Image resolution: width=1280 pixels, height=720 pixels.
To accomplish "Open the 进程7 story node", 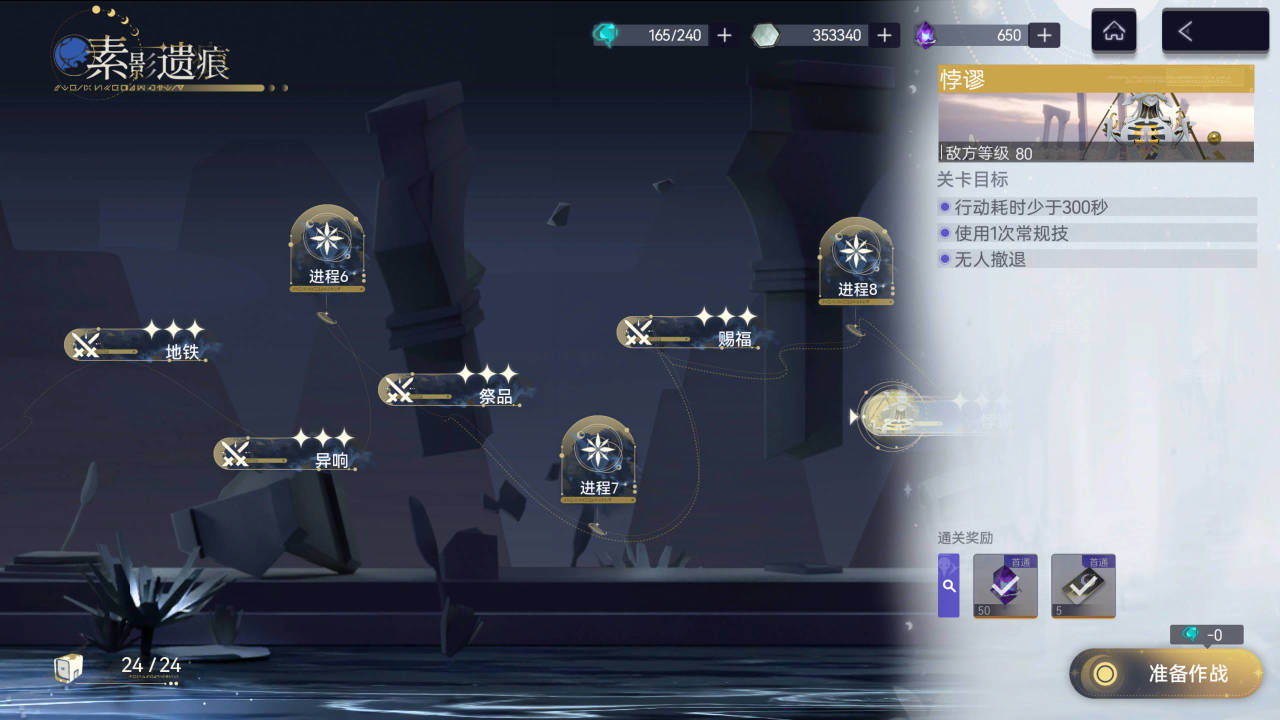I will coord(598,460).
